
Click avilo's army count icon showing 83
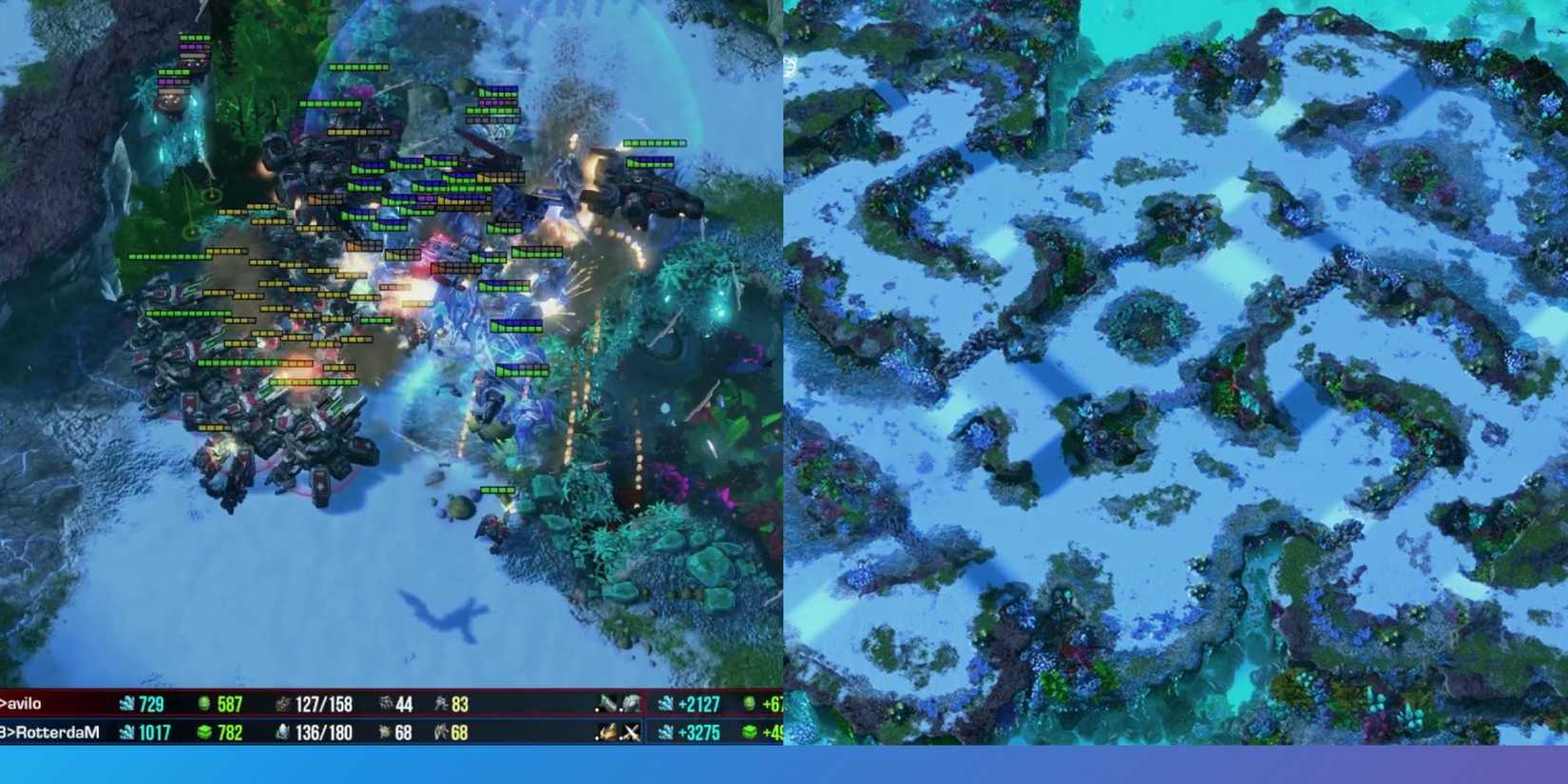pyautogui.click(x=442, y=704)
